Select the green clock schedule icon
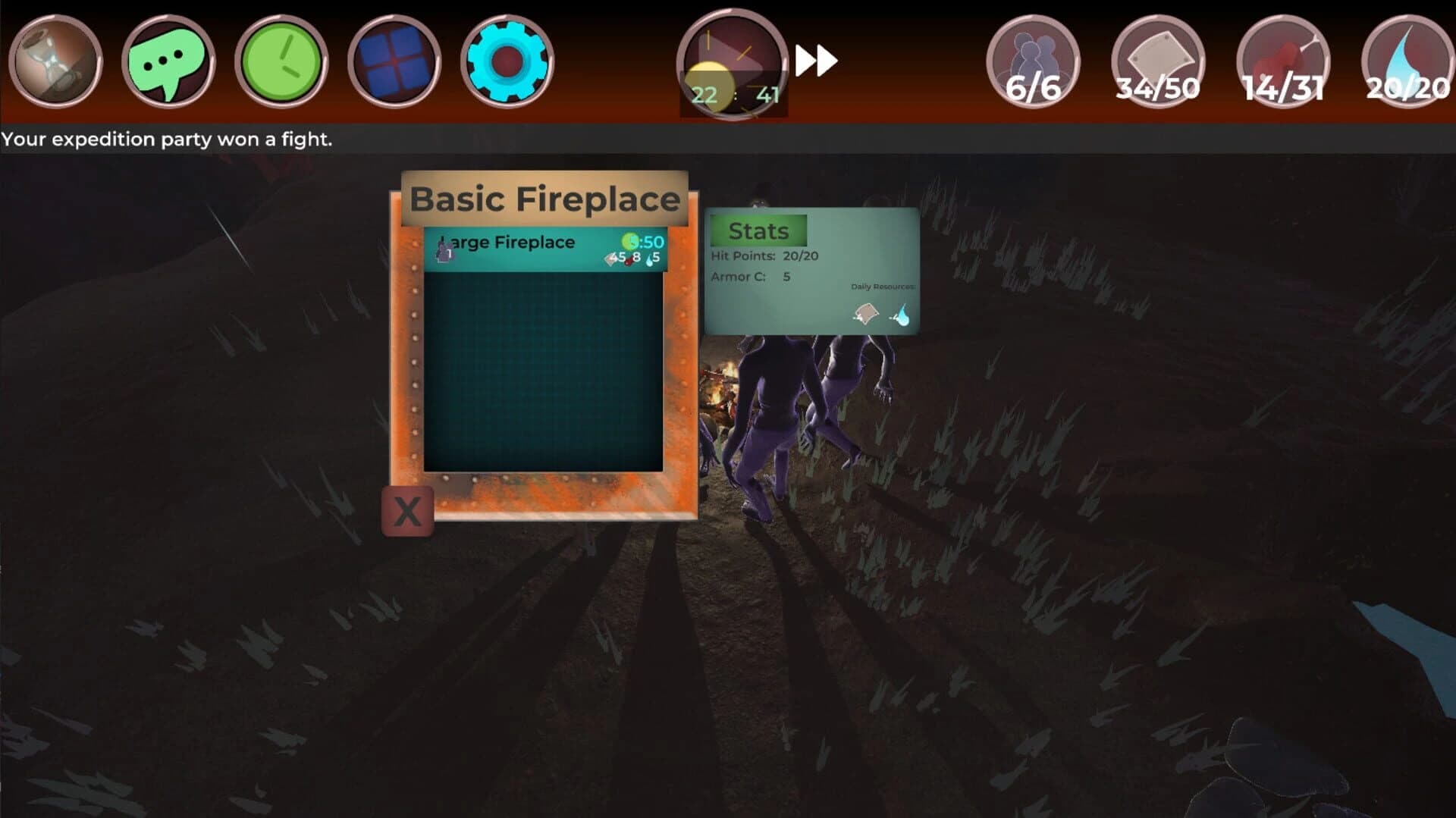Image resolution: width=1456 pixels, height=818 pixels. tap(282, 63)
